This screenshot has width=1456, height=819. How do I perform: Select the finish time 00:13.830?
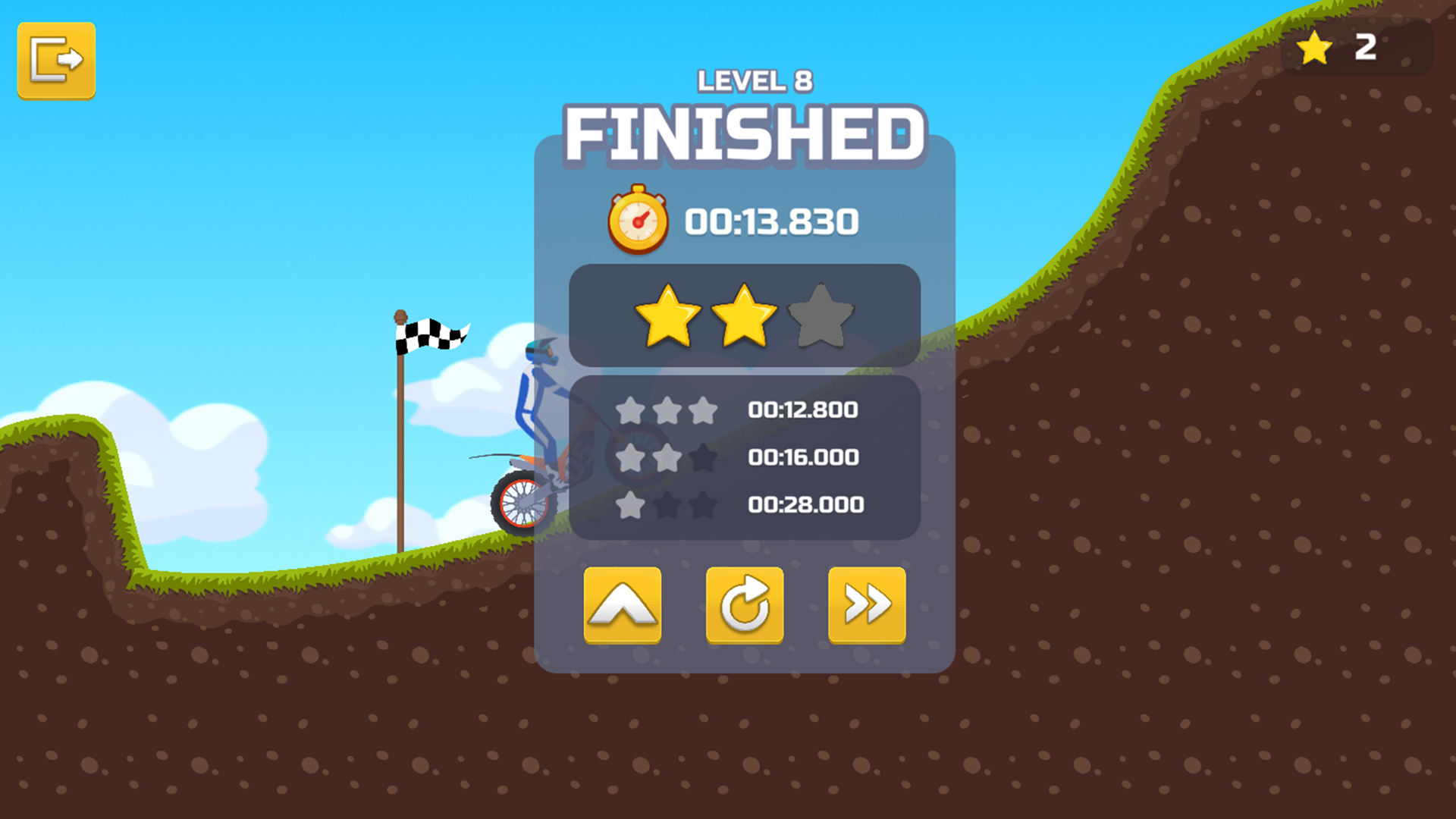[x=770, y=221]
